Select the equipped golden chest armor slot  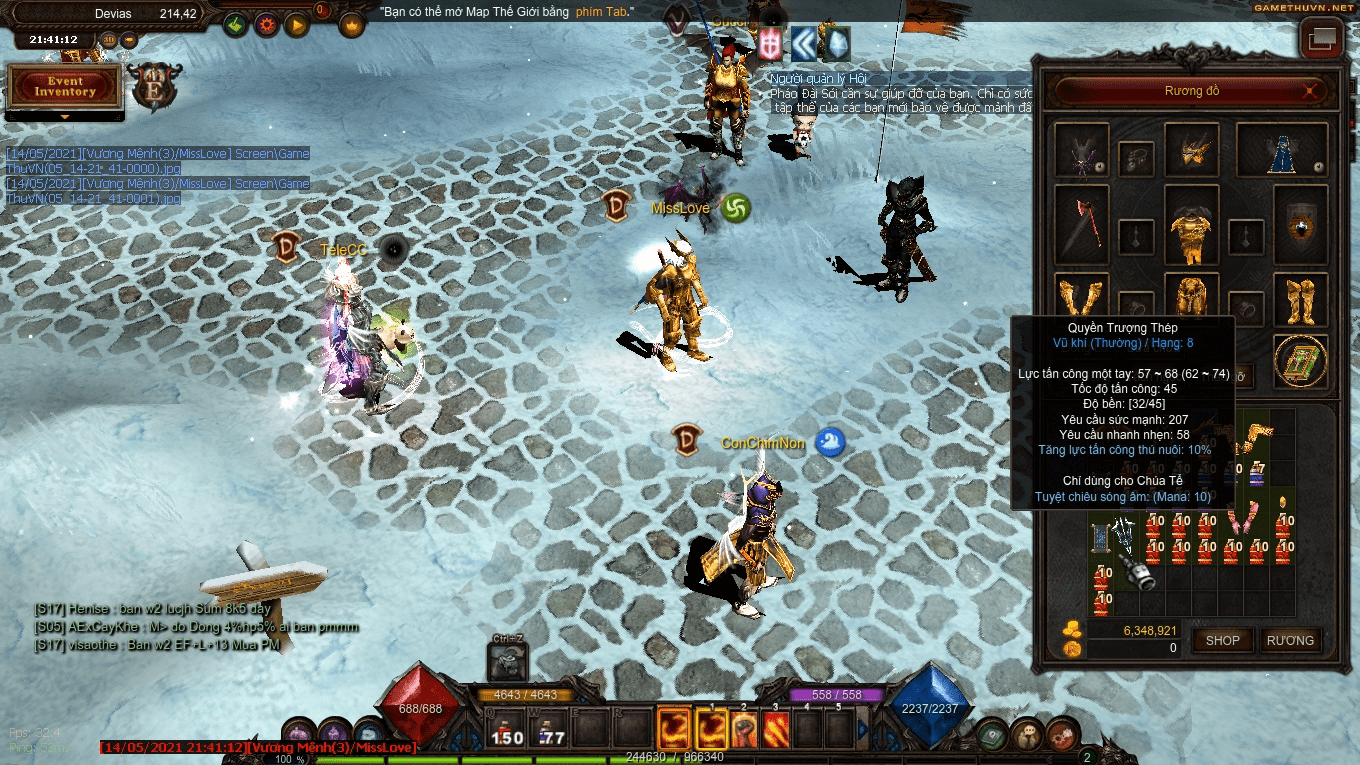[1191, 227]
